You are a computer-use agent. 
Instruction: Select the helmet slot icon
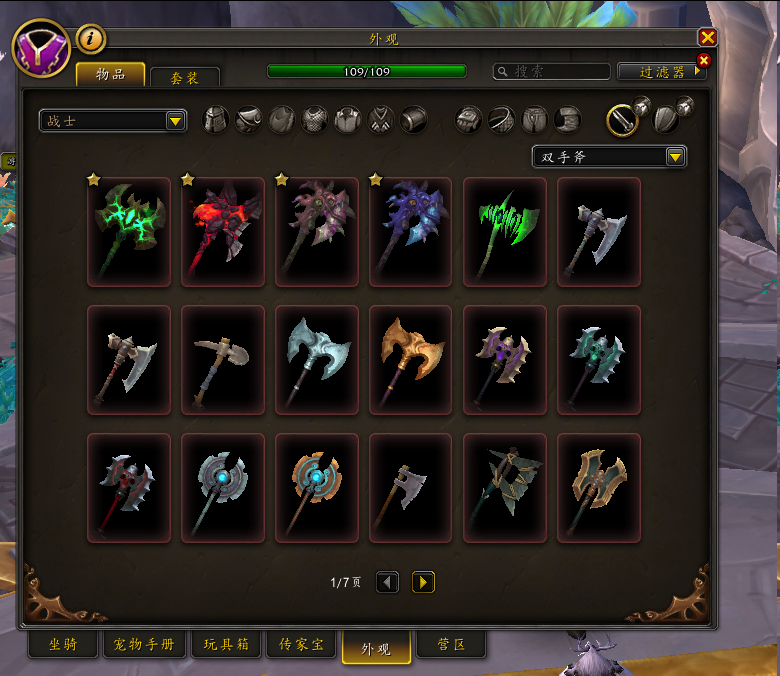[x=216, y=120]
